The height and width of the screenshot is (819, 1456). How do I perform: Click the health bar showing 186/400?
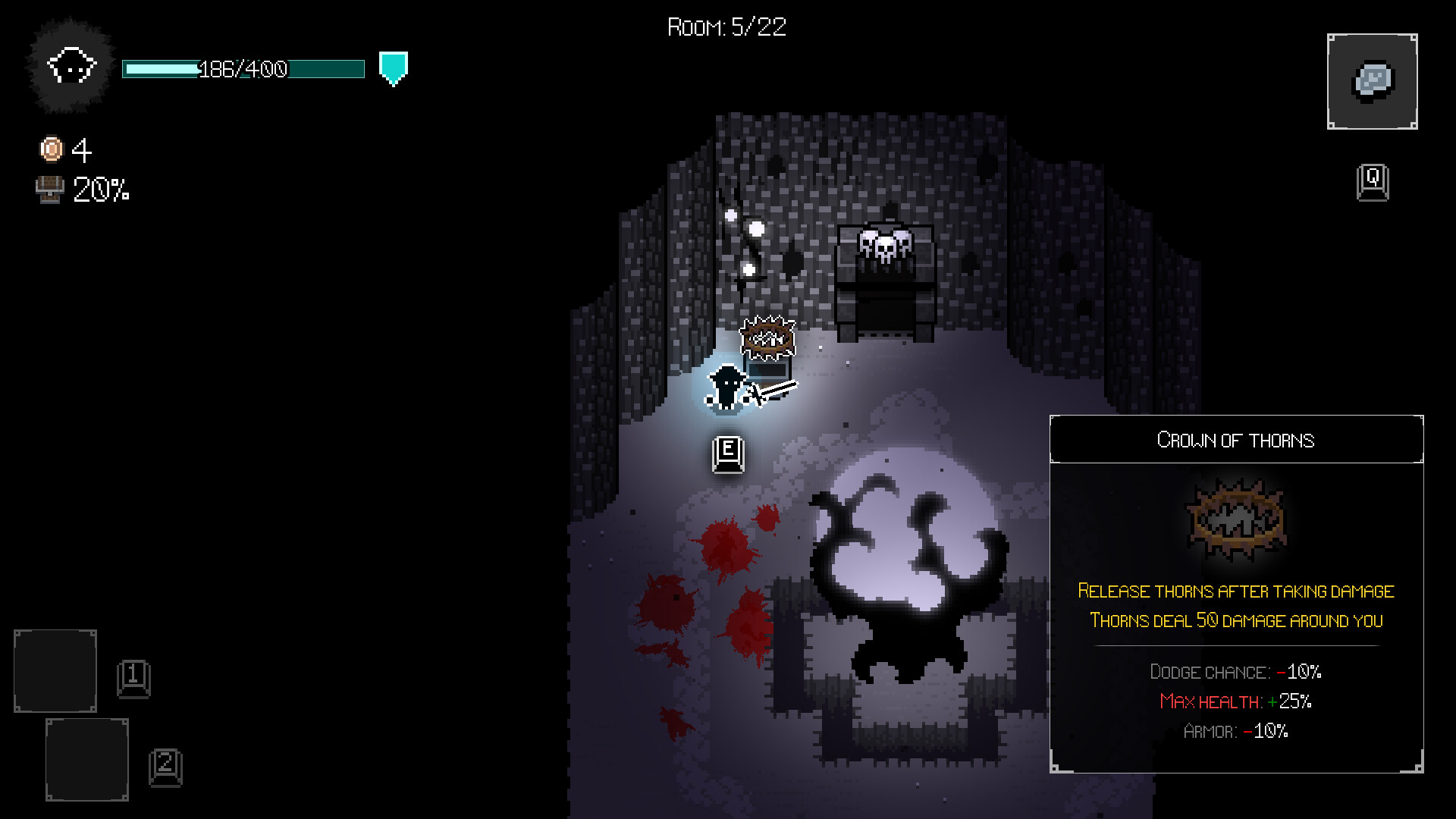coord(243,69)
